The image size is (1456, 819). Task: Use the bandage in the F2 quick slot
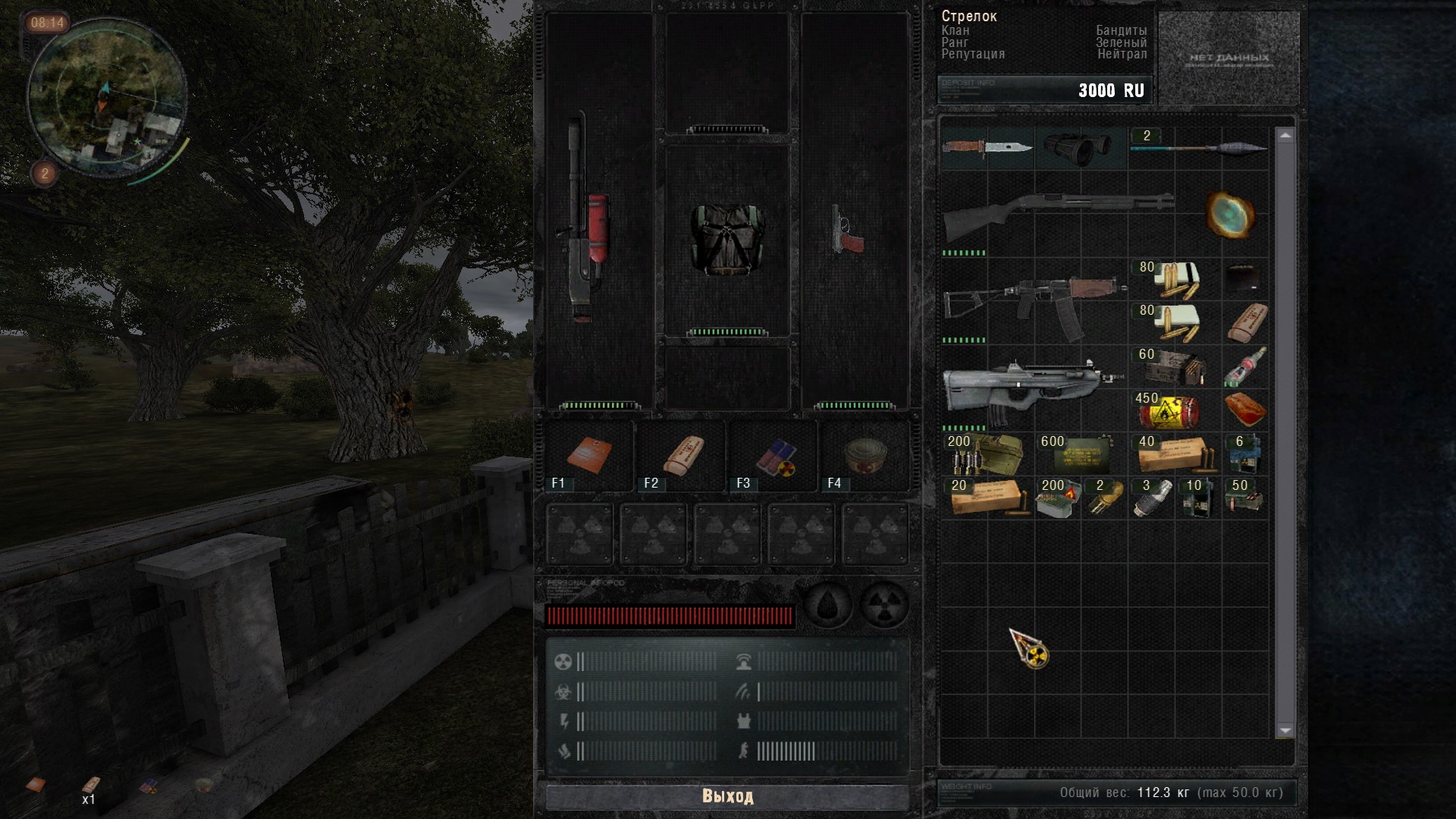pyautogui.click(x=682, y=456)
